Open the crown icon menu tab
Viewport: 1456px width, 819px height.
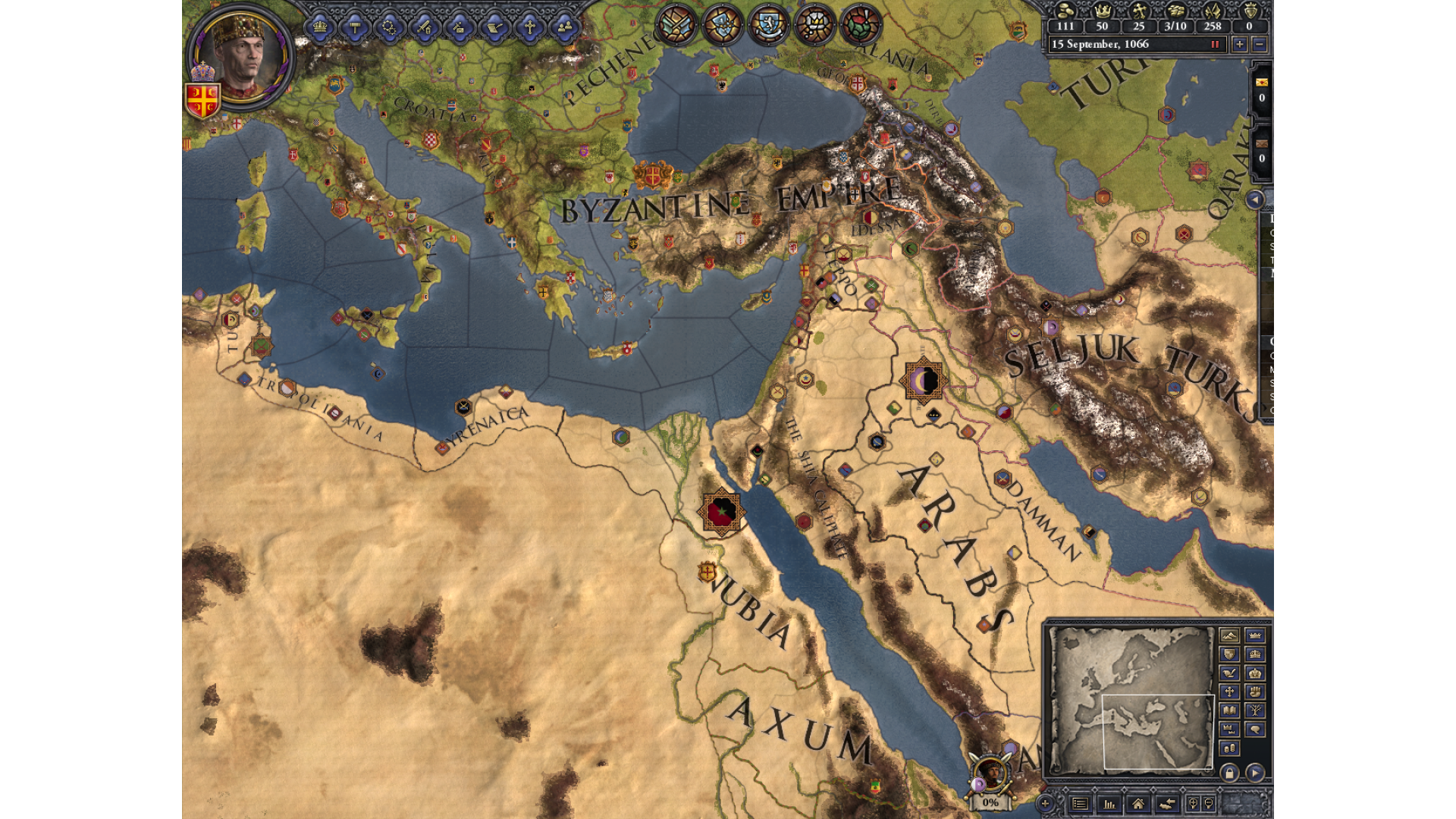click(x=319, y=28)
